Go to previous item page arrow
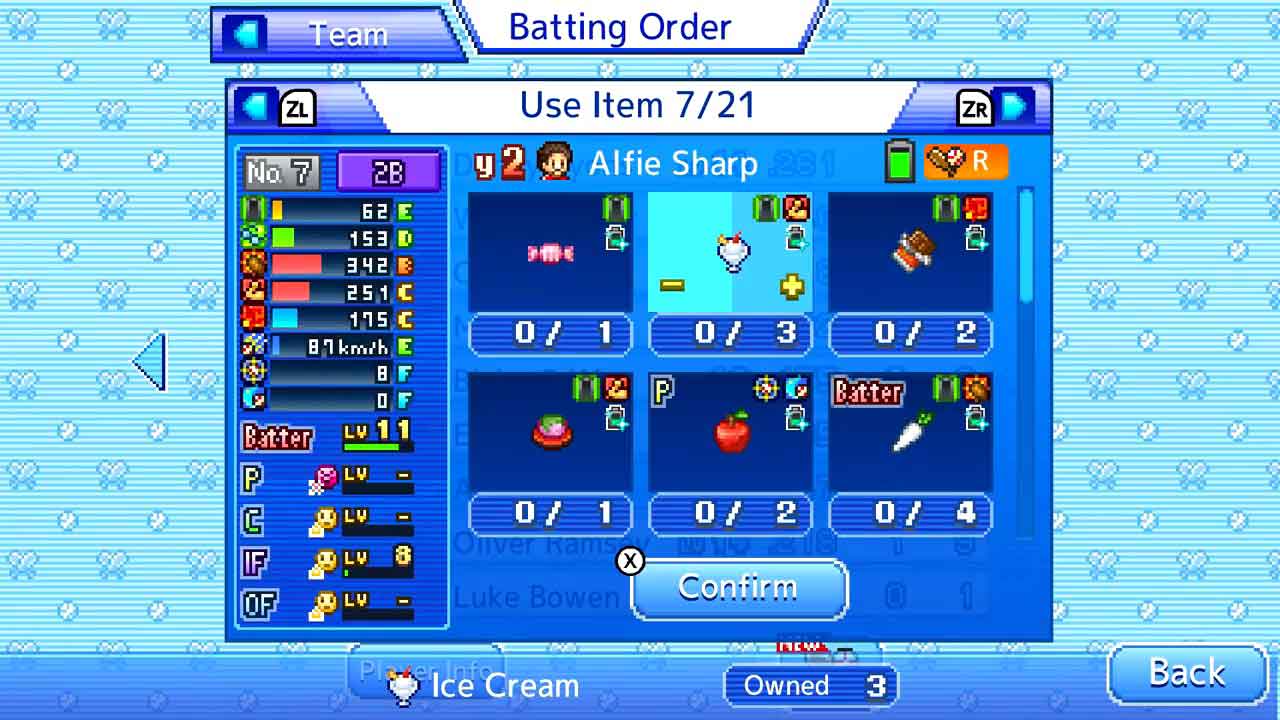Screen dimensions: 1280x720 click(x=258, y=106)
